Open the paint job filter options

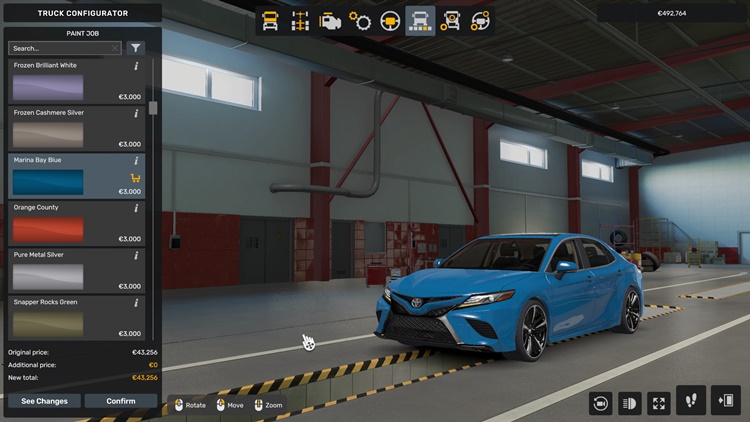pyautogui.click(x=136, y=48)
